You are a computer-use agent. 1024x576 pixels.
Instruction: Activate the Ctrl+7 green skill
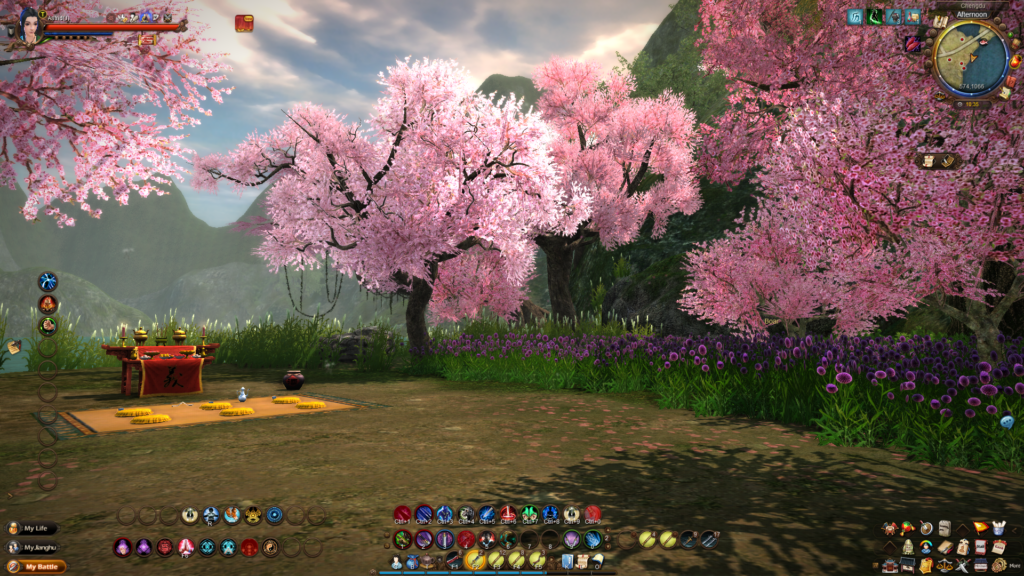[529, 515]
